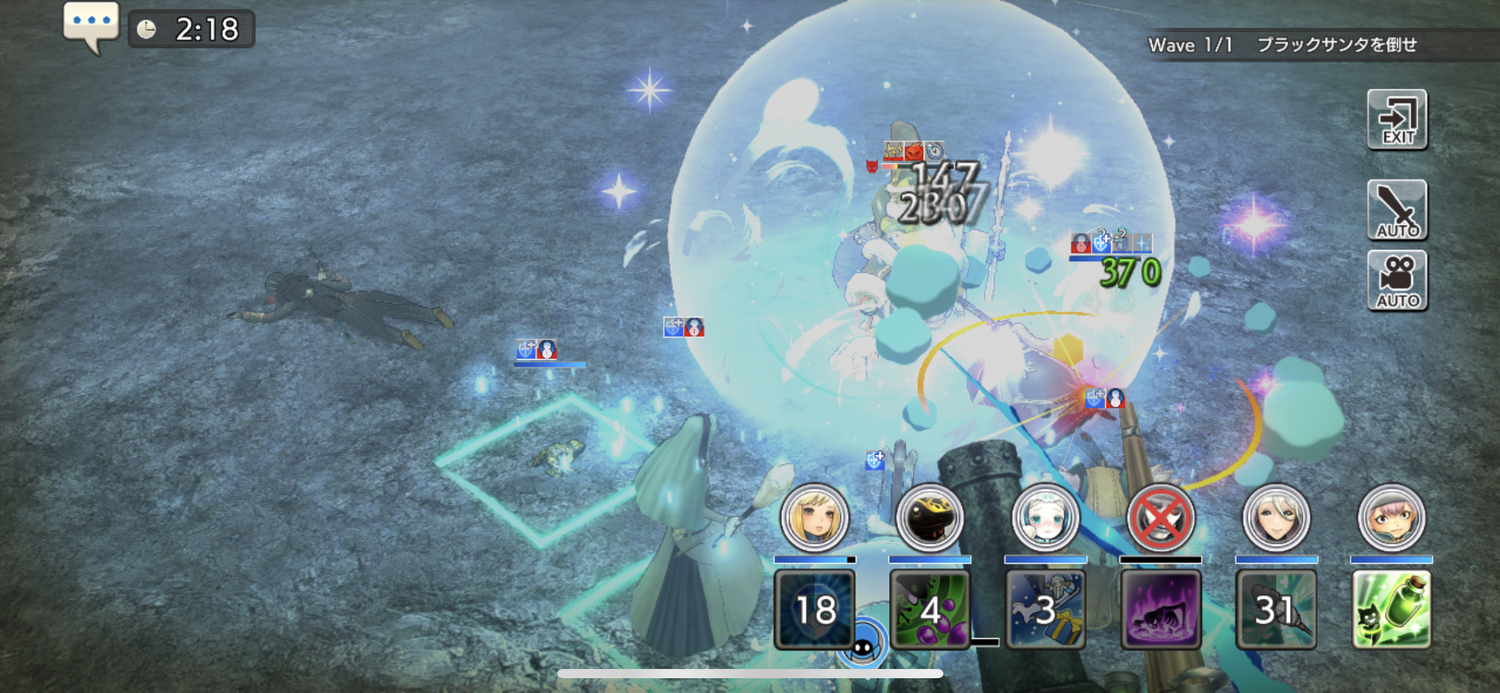
Task: Choose the teal-haired girl portrait
Action: point(1045,519)
